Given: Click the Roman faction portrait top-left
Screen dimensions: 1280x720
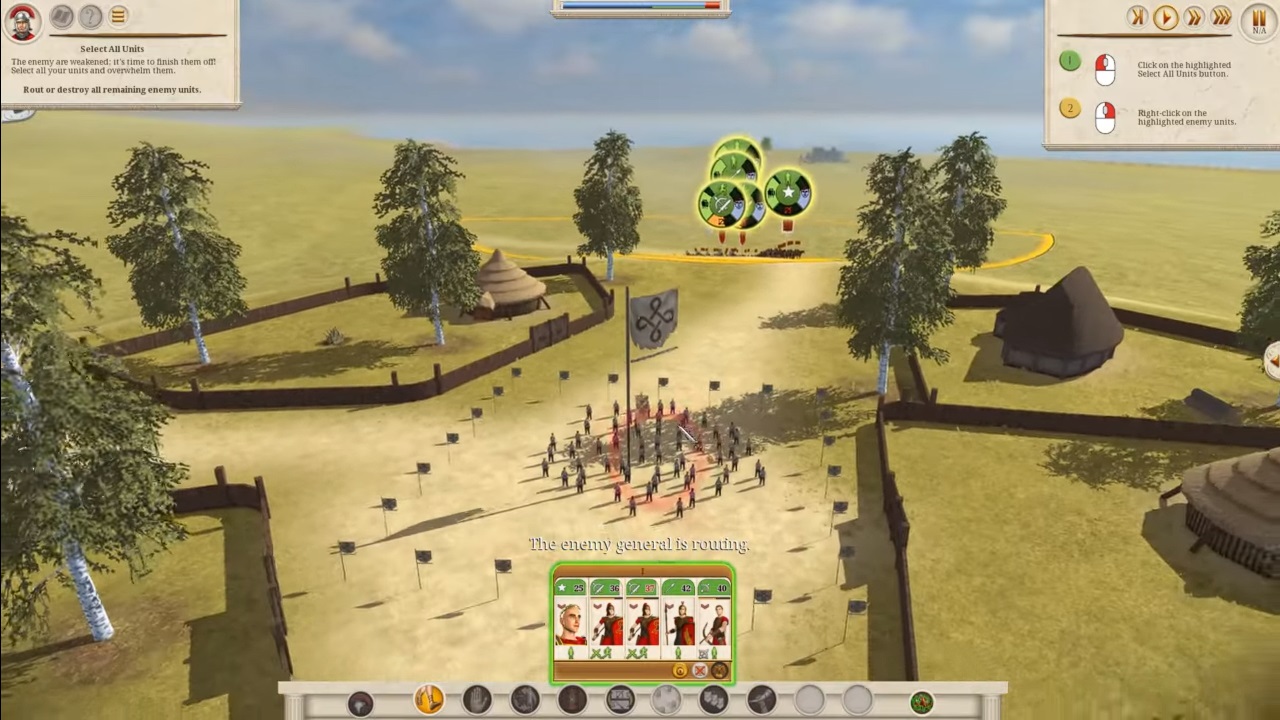Looking at the screenshot, I should [x=21, y=19].
